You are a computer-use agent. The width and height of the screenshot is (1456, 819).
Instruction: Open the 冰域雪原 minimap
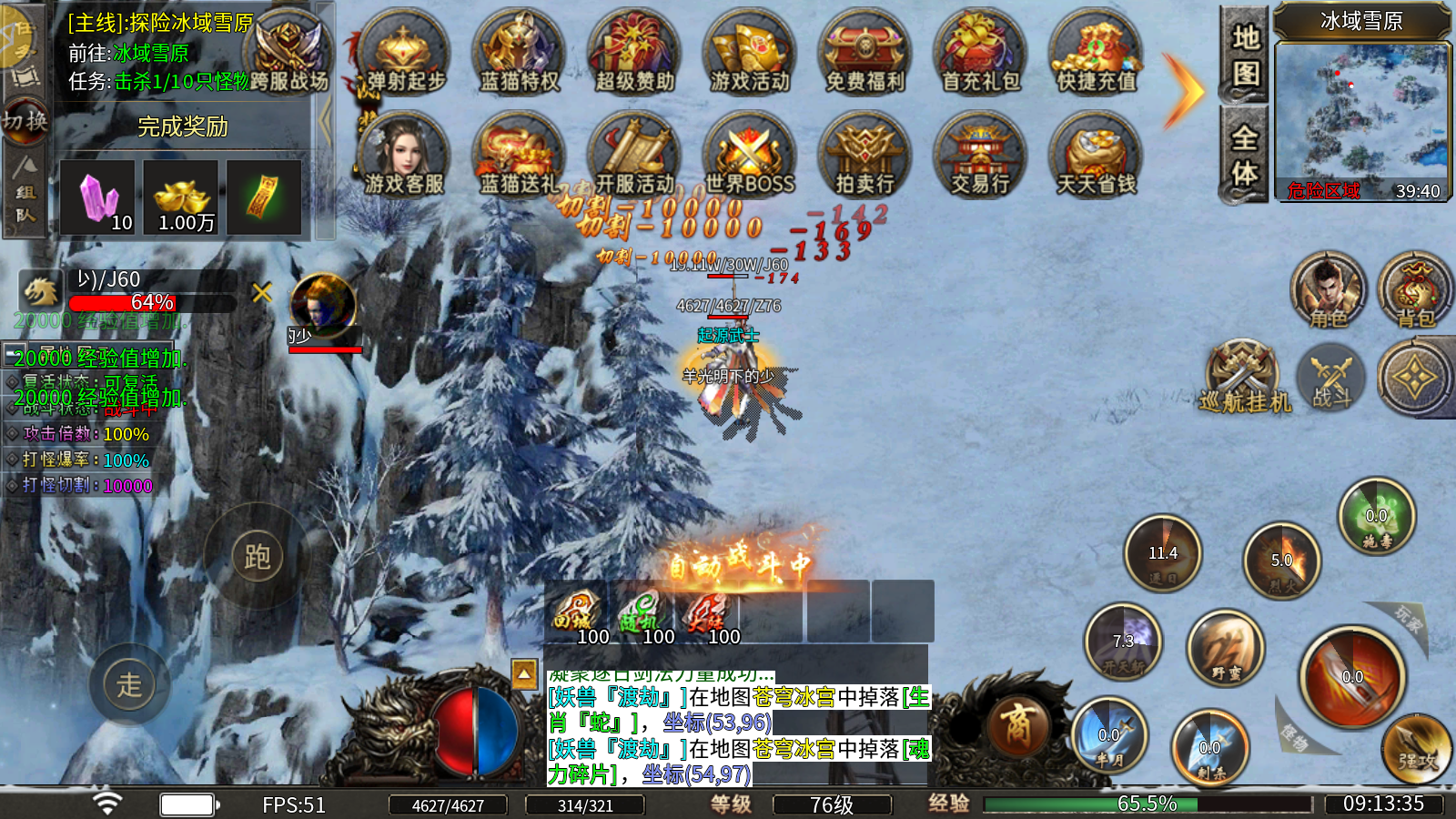1361,114
